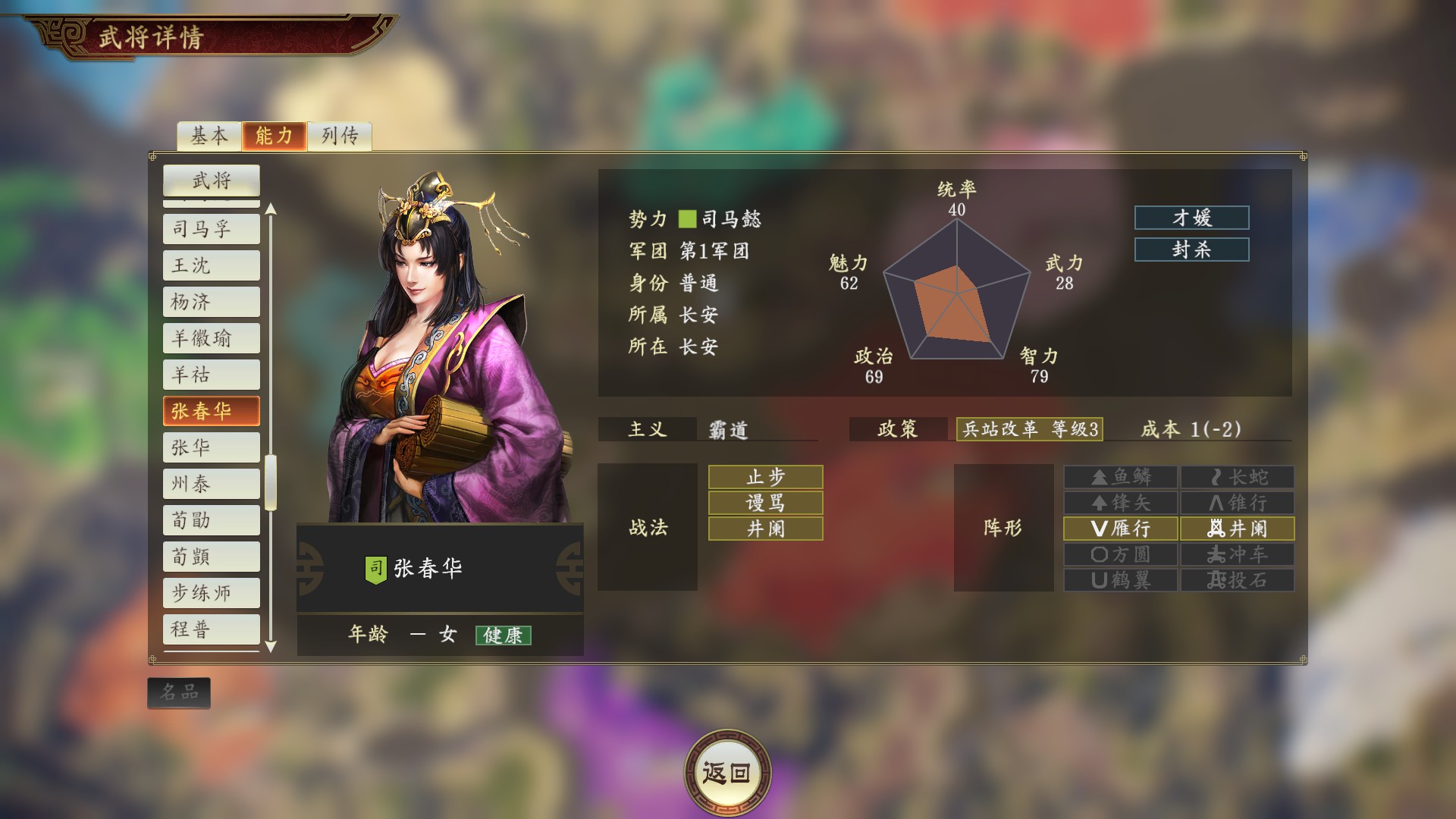Image resolution: width=1456 pixels, height=819 pixels.
Task: Toggle the 封杀 trait badge
Action: (x=1191, y=249)
